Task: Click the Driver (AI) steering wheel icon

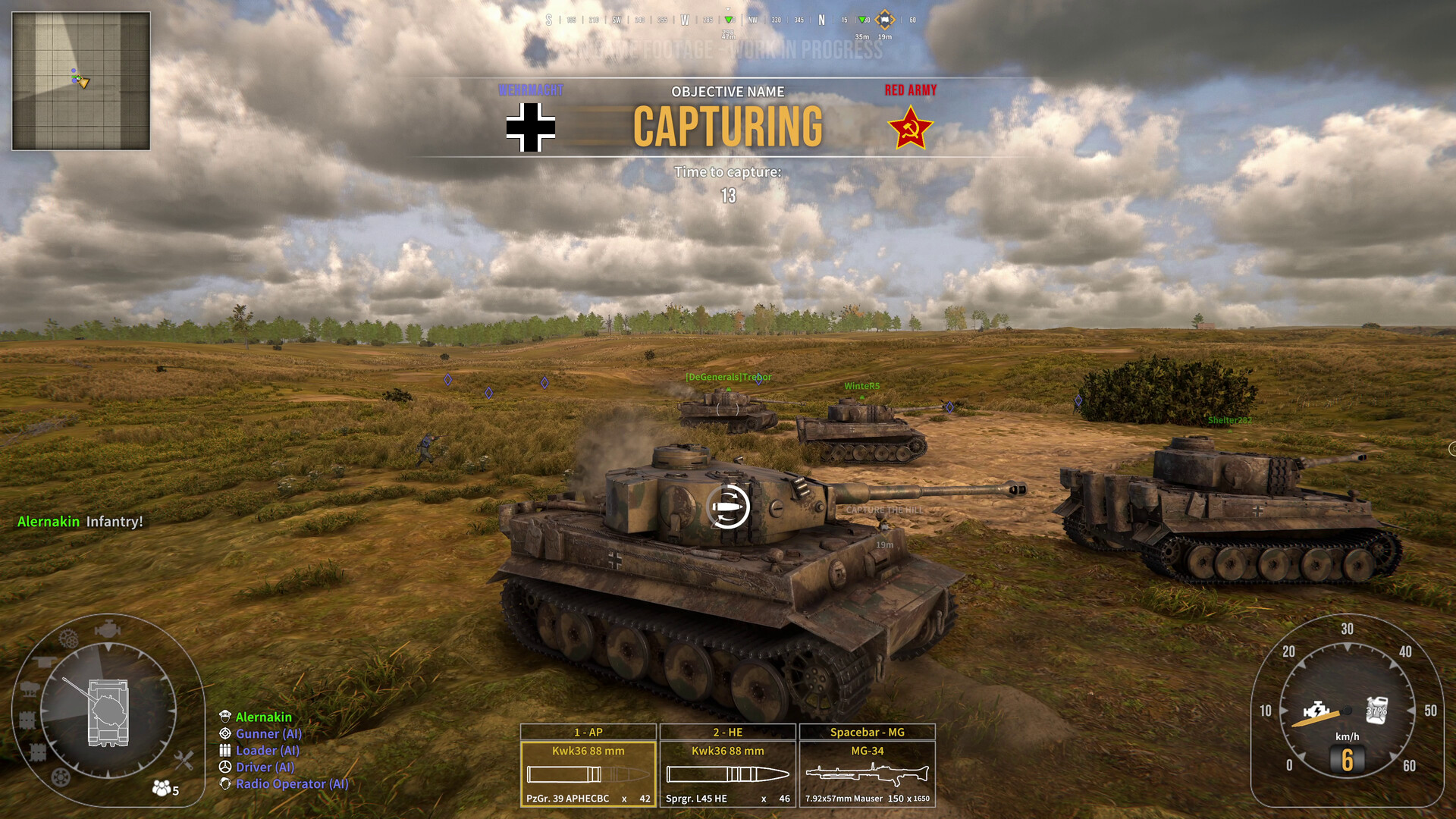Action: 224,767
